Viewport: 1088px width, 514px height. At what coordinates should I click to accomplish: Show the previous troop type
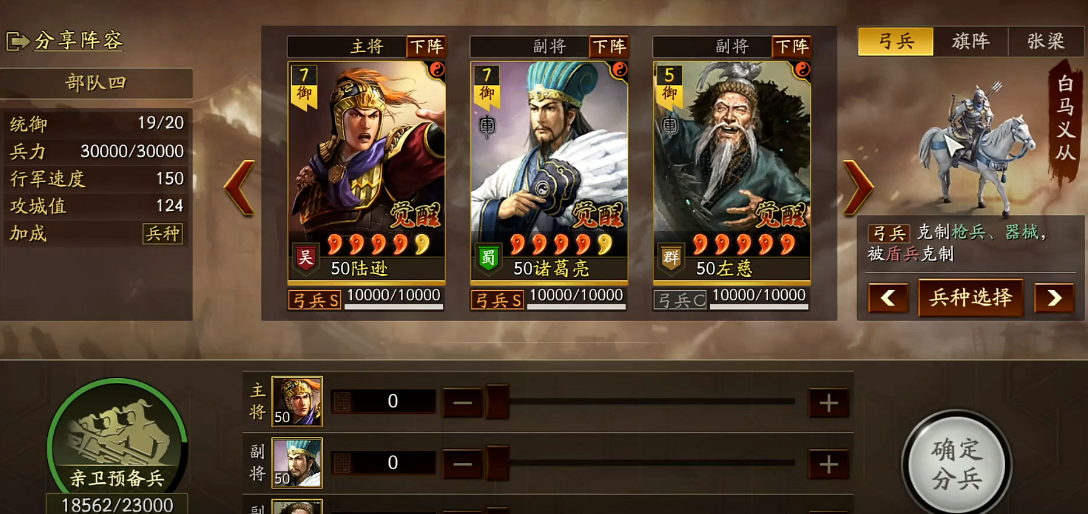point(888,298)
